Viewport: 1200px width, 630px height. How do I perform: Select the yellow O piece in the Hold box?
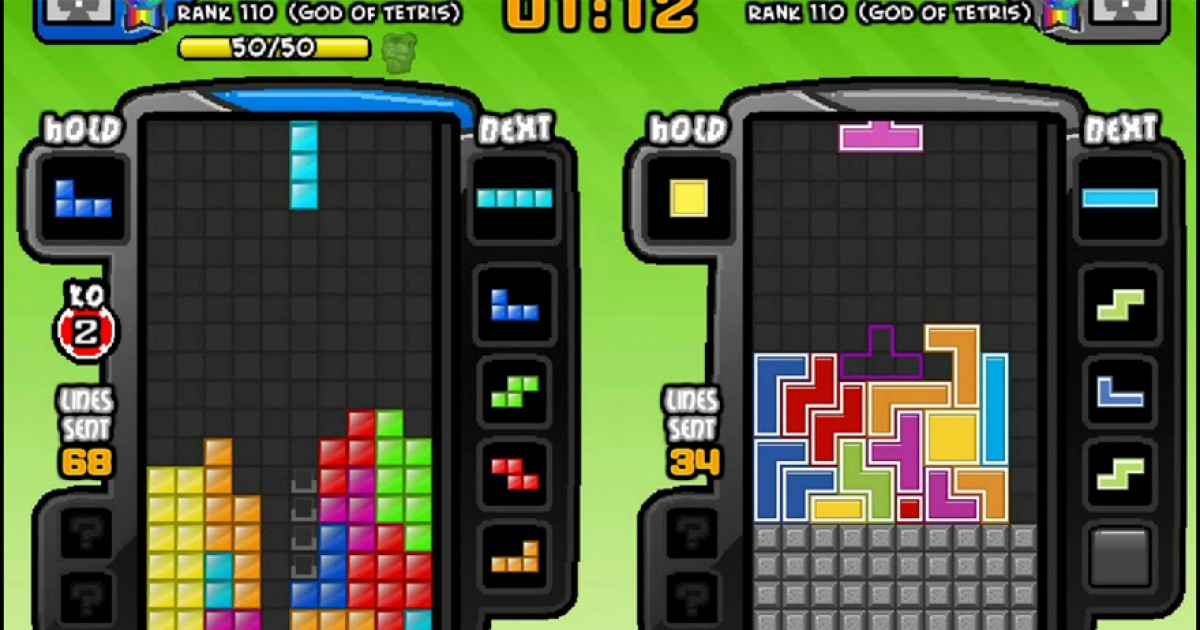(x=689, y=197)
